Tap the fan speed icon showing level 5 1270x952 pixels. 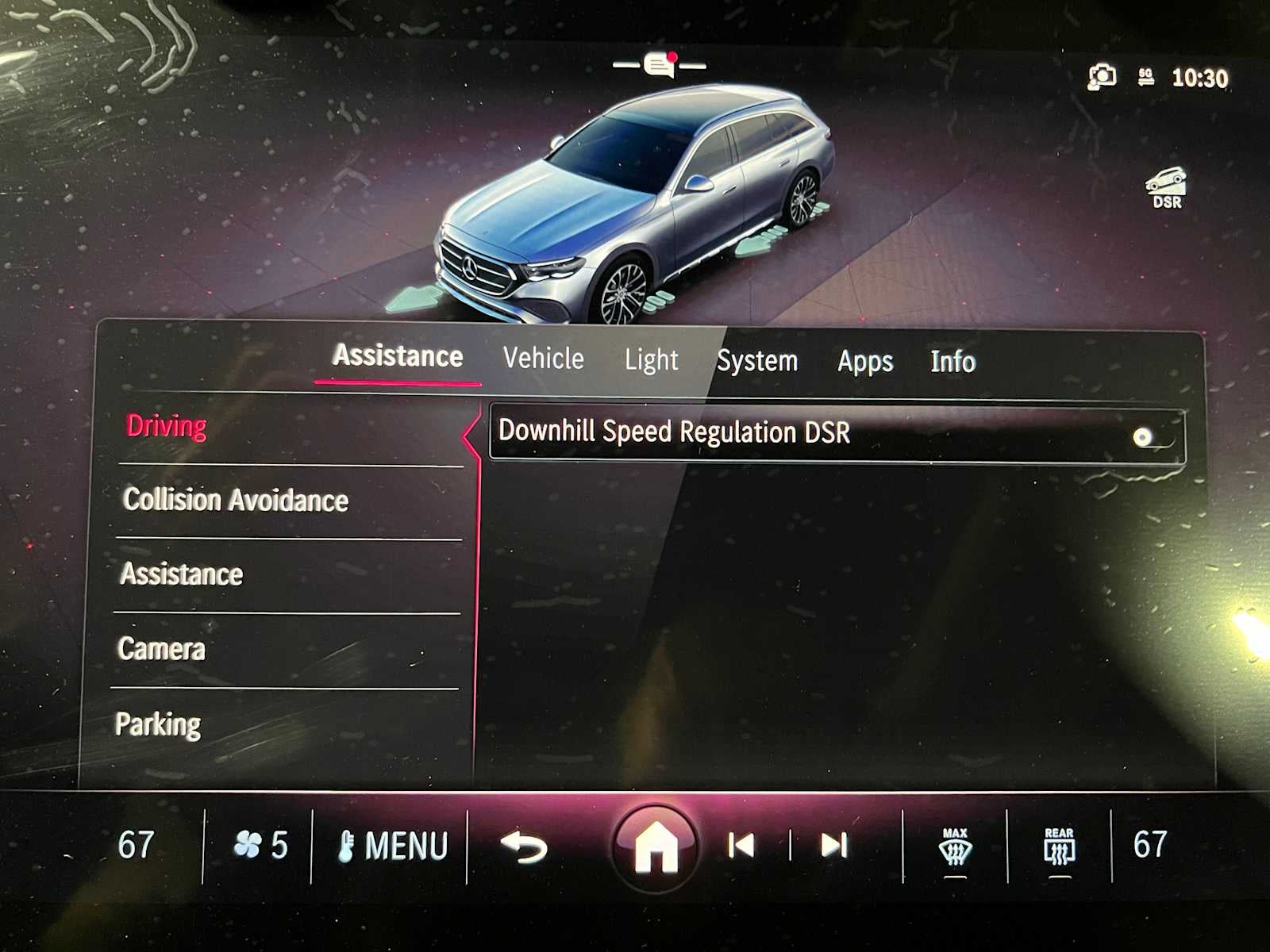coord(262,845)
